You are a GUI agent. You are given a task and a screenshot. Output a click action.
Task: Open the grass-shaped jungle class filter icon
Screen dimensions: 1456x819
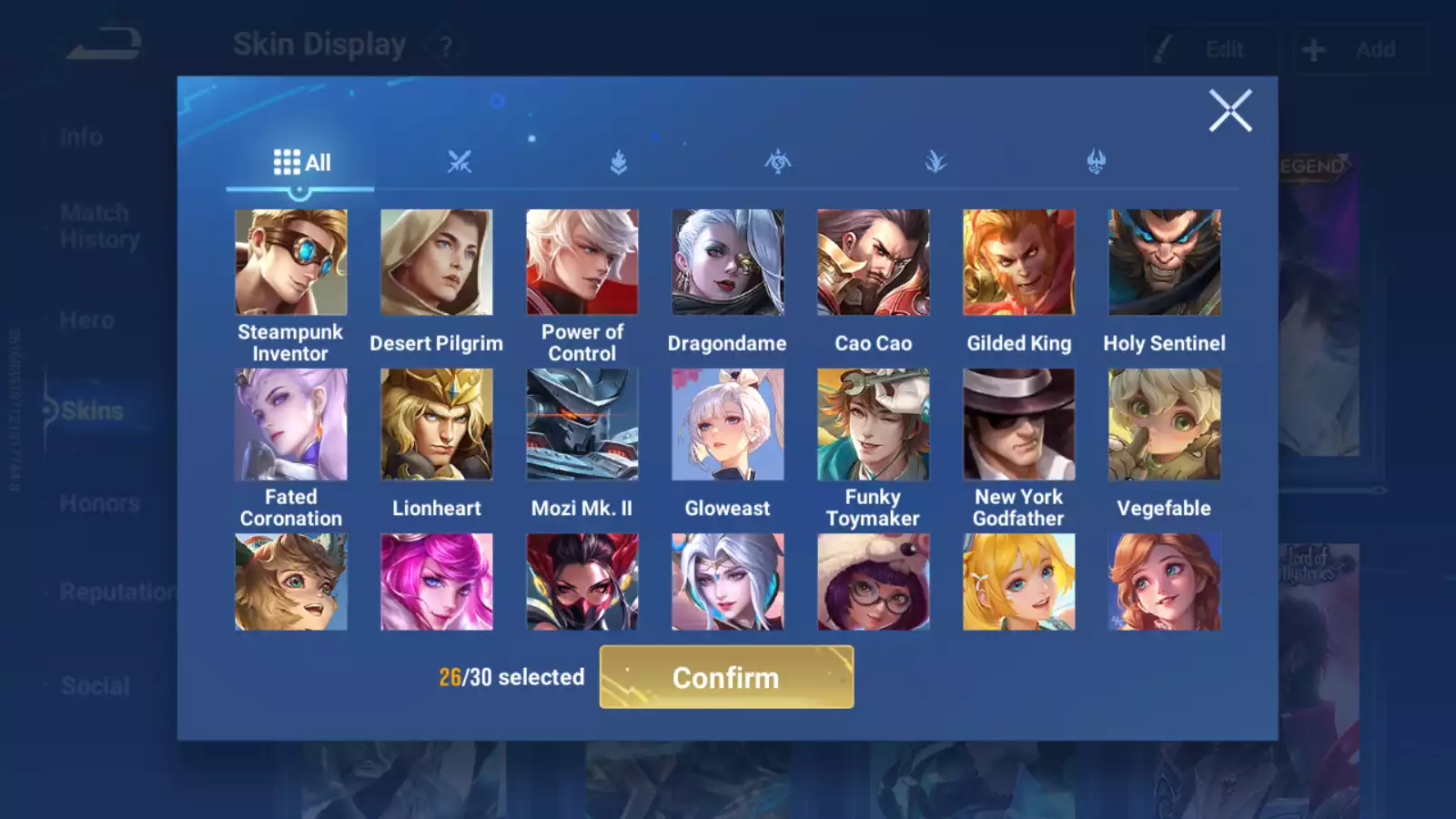(x=936, y=161)
